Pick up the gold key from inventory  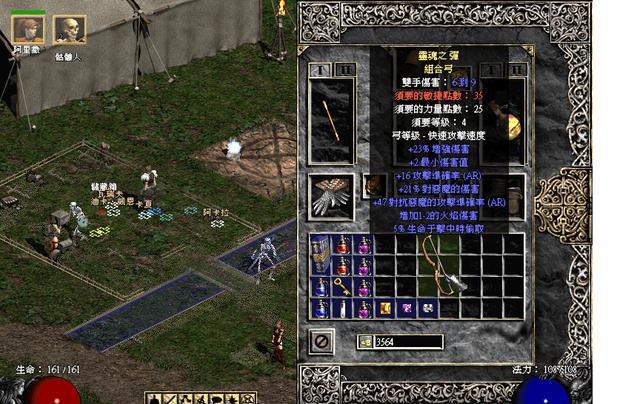pyautogui.click(x=343, y=288)
